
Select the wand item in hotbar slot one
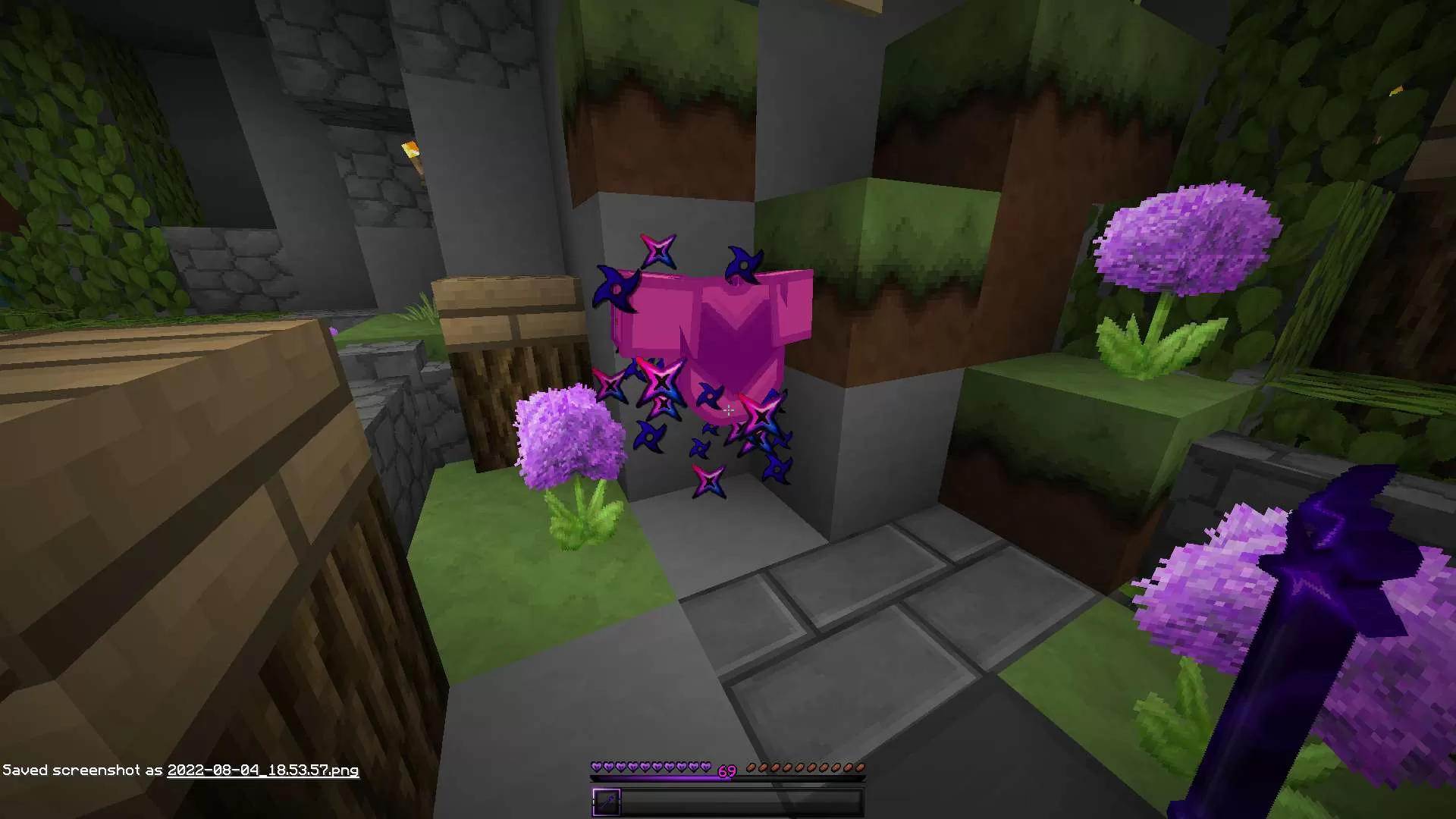click(607, 802)
